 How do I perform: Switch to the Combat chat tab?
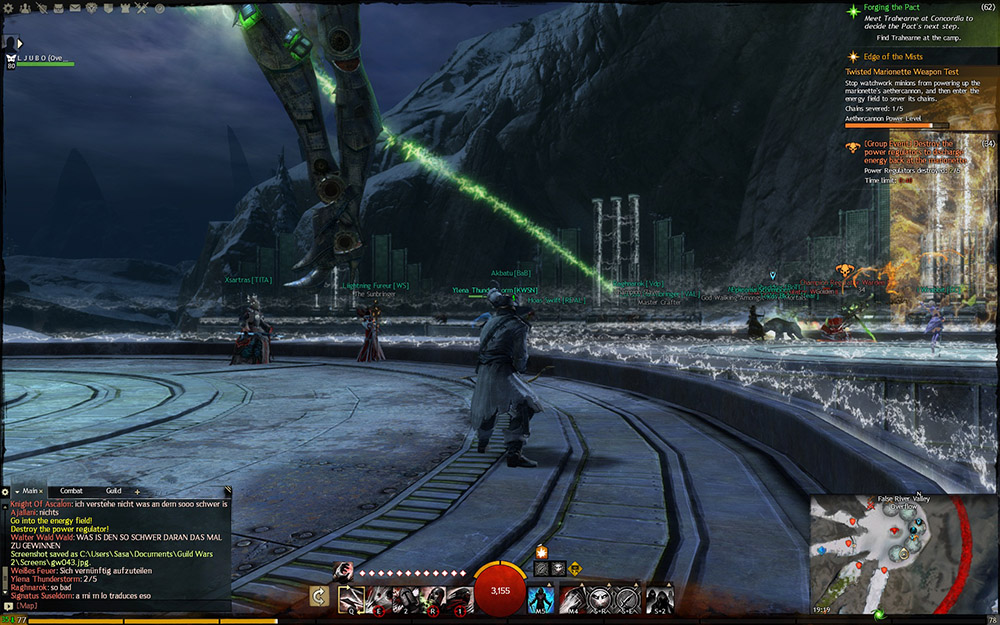click(x=71, y=491)
